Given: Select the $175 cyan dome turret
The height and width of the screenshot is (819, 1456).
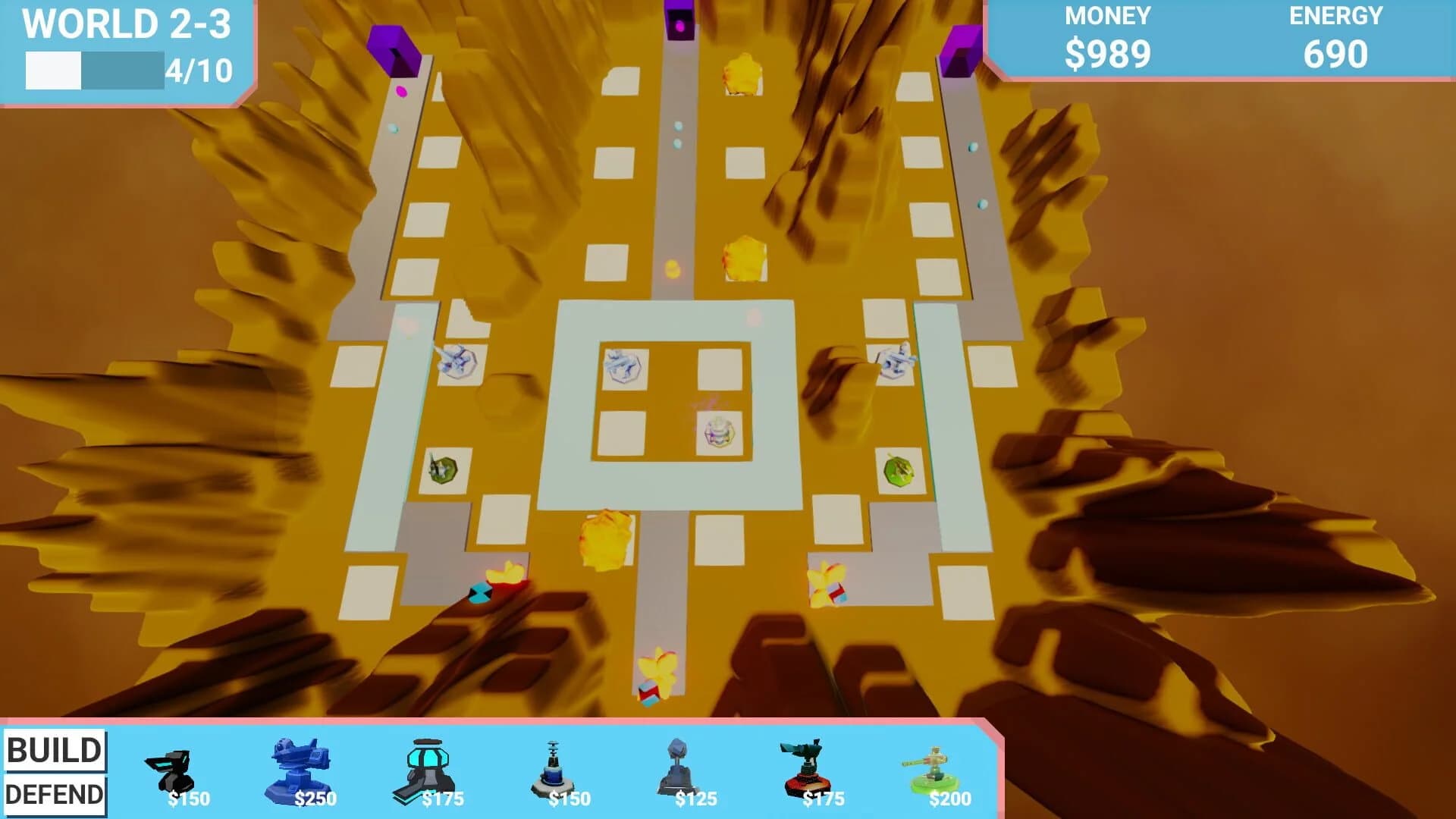Looking at the screenshot, I should [427, 766].
